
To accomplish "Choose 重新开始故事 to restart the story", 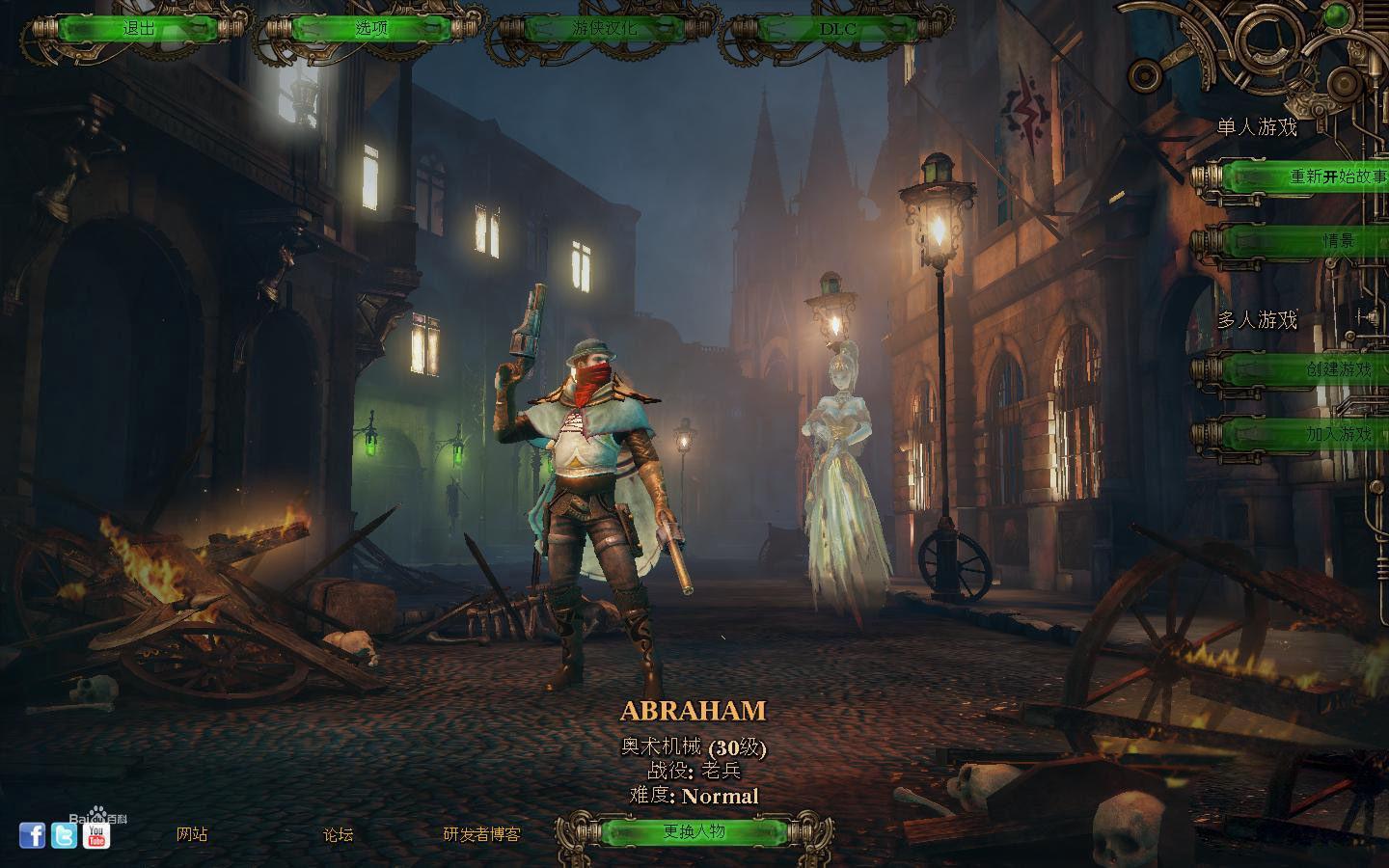I will 1336,176.
